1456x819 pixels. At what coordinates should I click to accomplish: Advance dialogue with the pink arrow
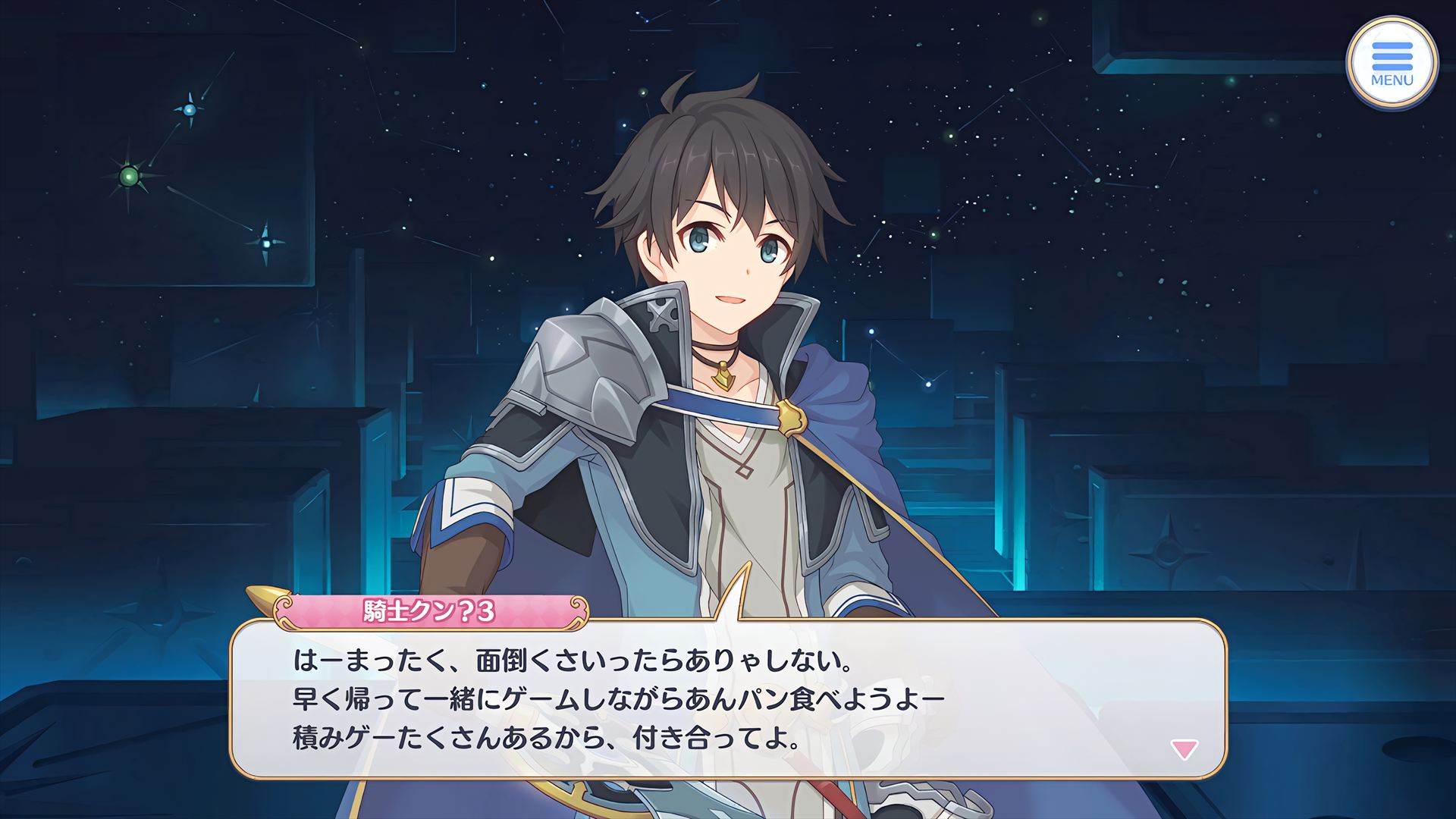tap(1184, 750)
